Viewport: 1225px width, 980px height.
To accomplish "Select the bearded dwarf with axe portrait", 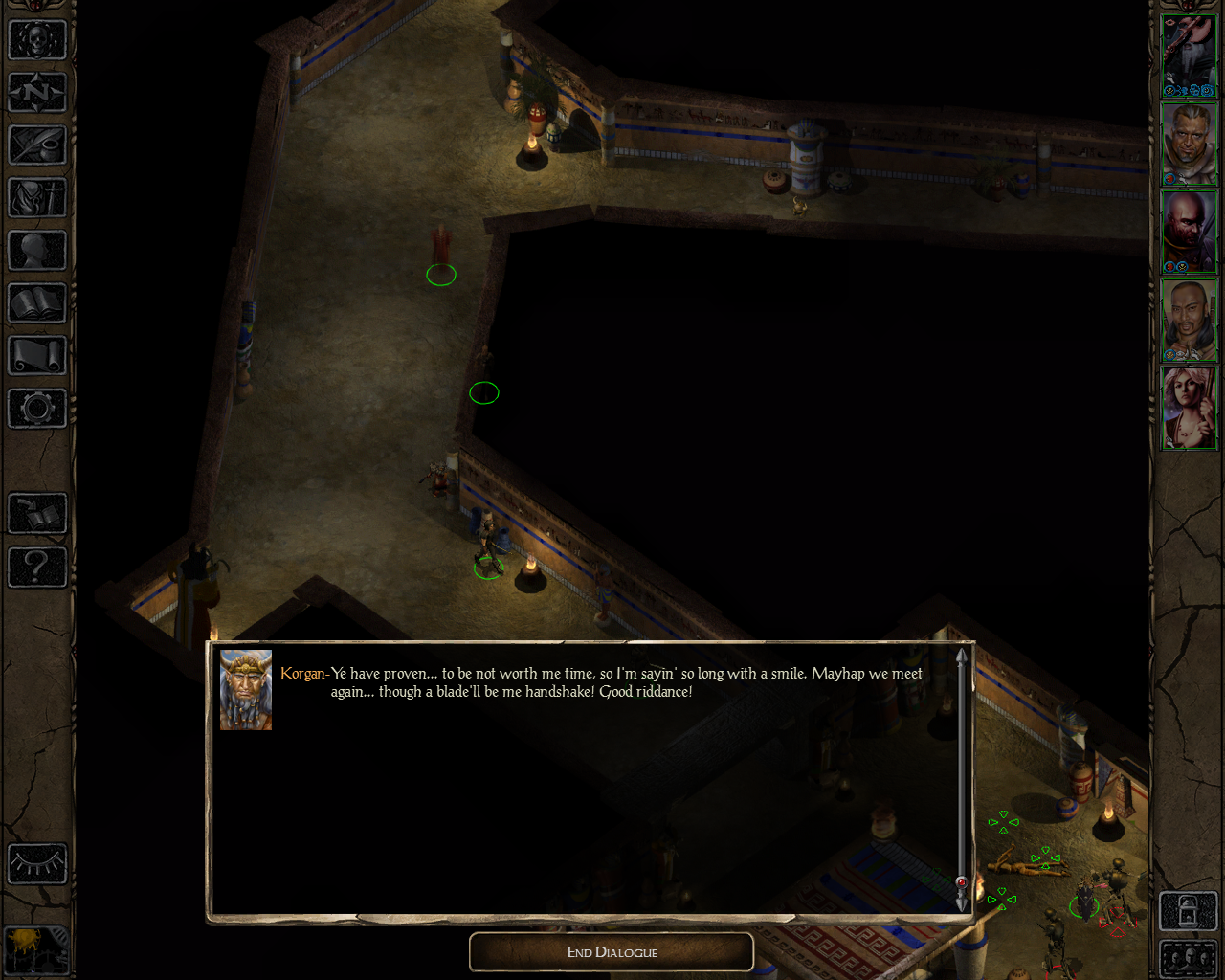I will point(1189,56).
